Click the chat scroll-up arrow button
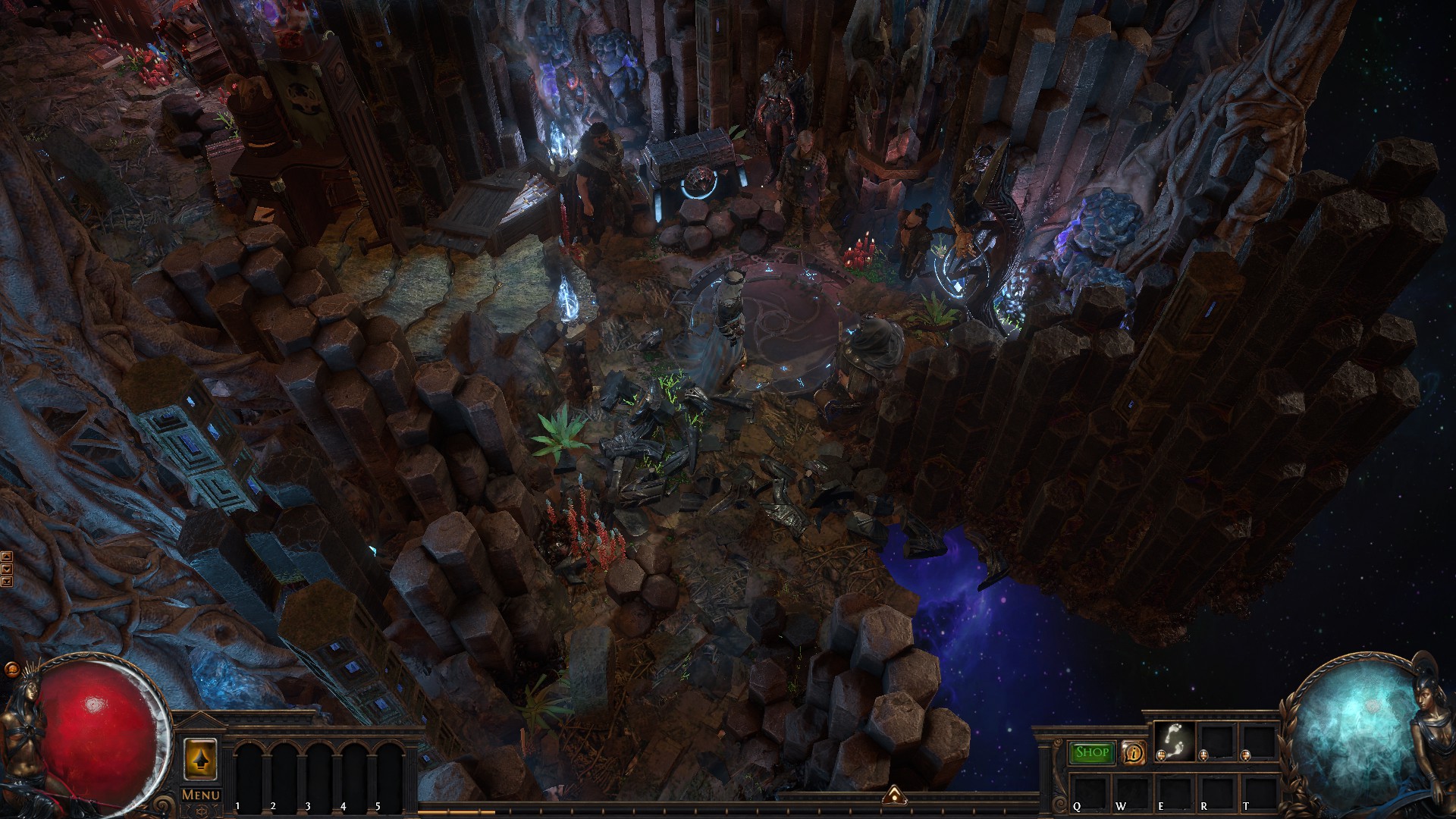The width and height of the screenshot is (1456, 819). click(x=7, y=557)
